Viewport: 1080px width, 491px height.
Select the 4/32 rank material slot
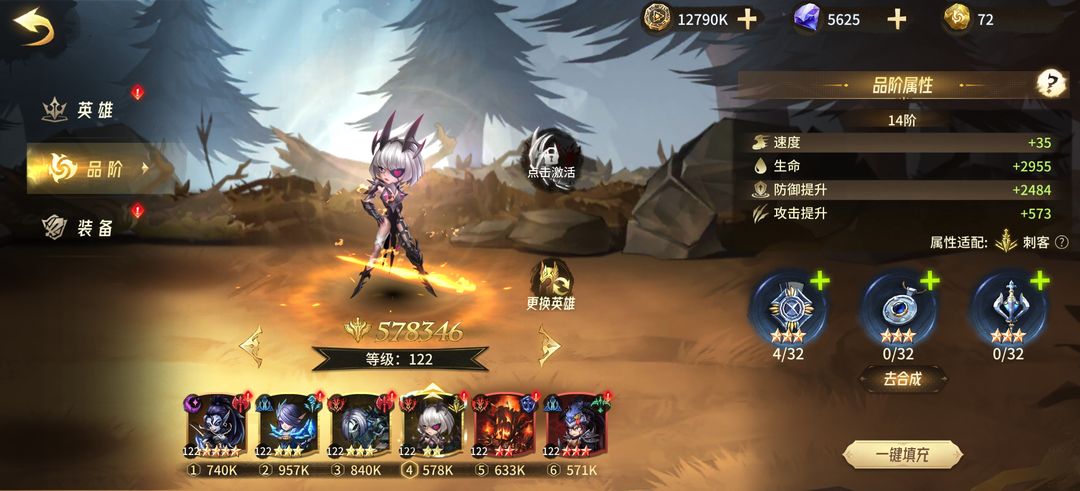coord(789,307)
